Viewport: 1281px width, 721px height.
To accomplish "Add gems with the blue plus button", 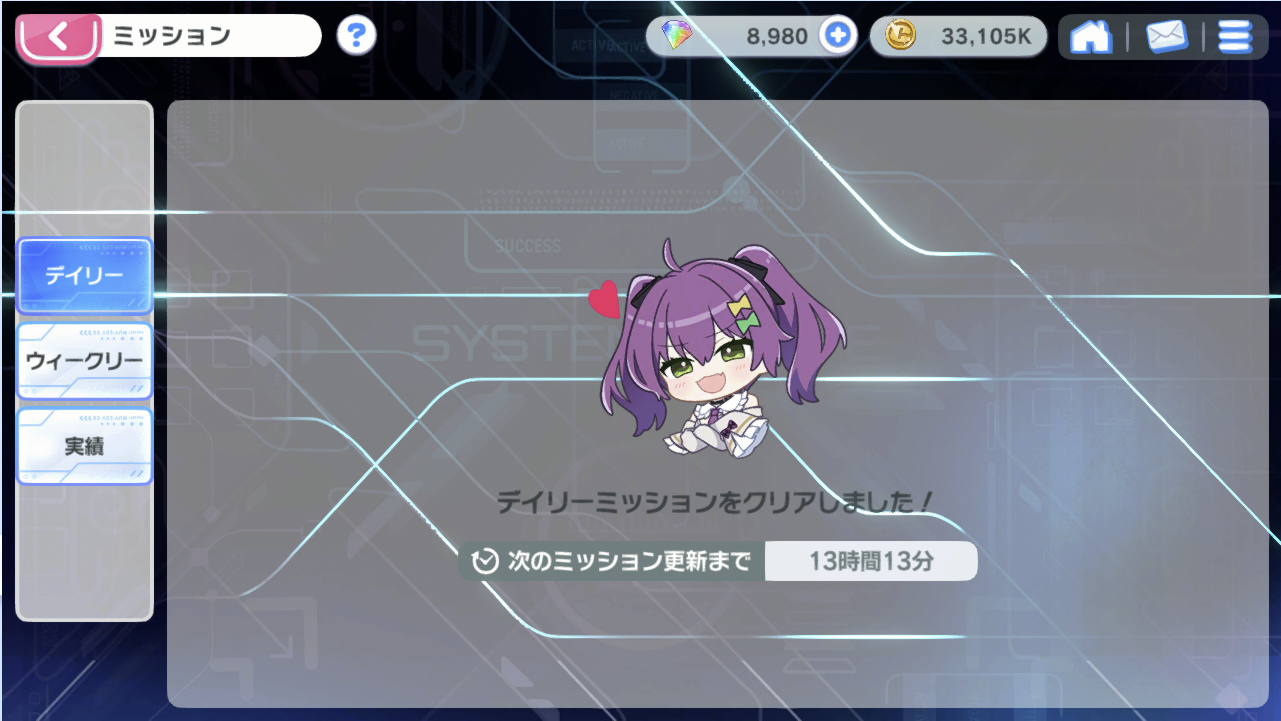I will pos(838,36).
